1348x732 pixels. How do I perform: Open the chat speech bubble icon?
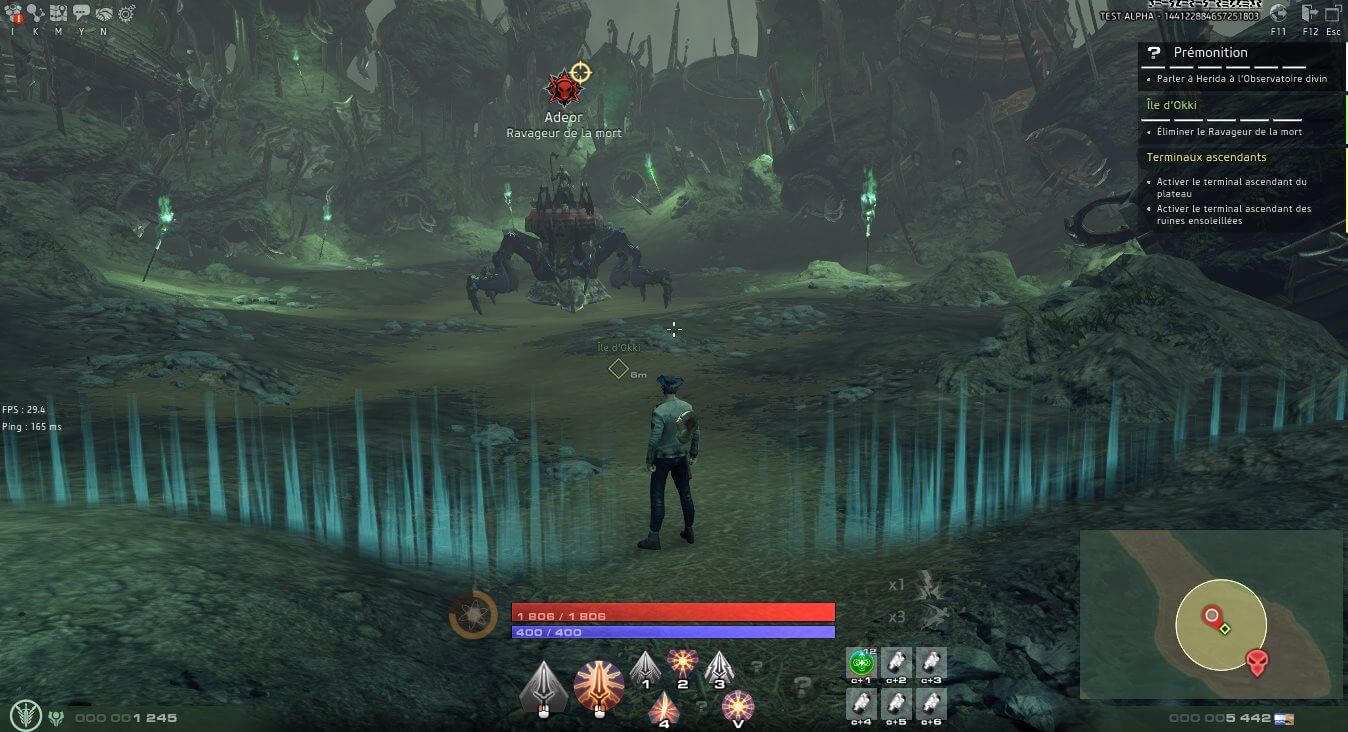click(x=81, y=13)
